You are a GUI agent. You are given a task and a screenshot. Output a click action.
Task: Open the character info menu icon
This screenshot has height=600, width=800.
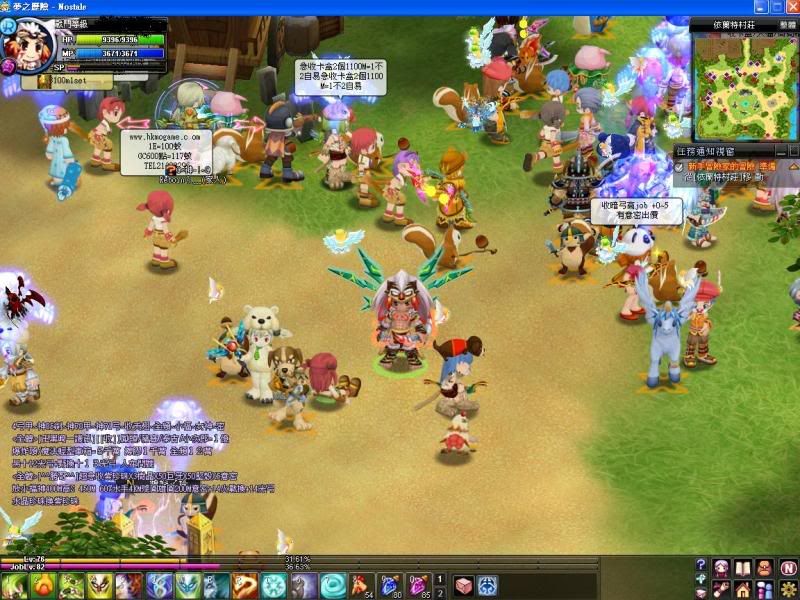pyautogui.click(x=721, y=569)
